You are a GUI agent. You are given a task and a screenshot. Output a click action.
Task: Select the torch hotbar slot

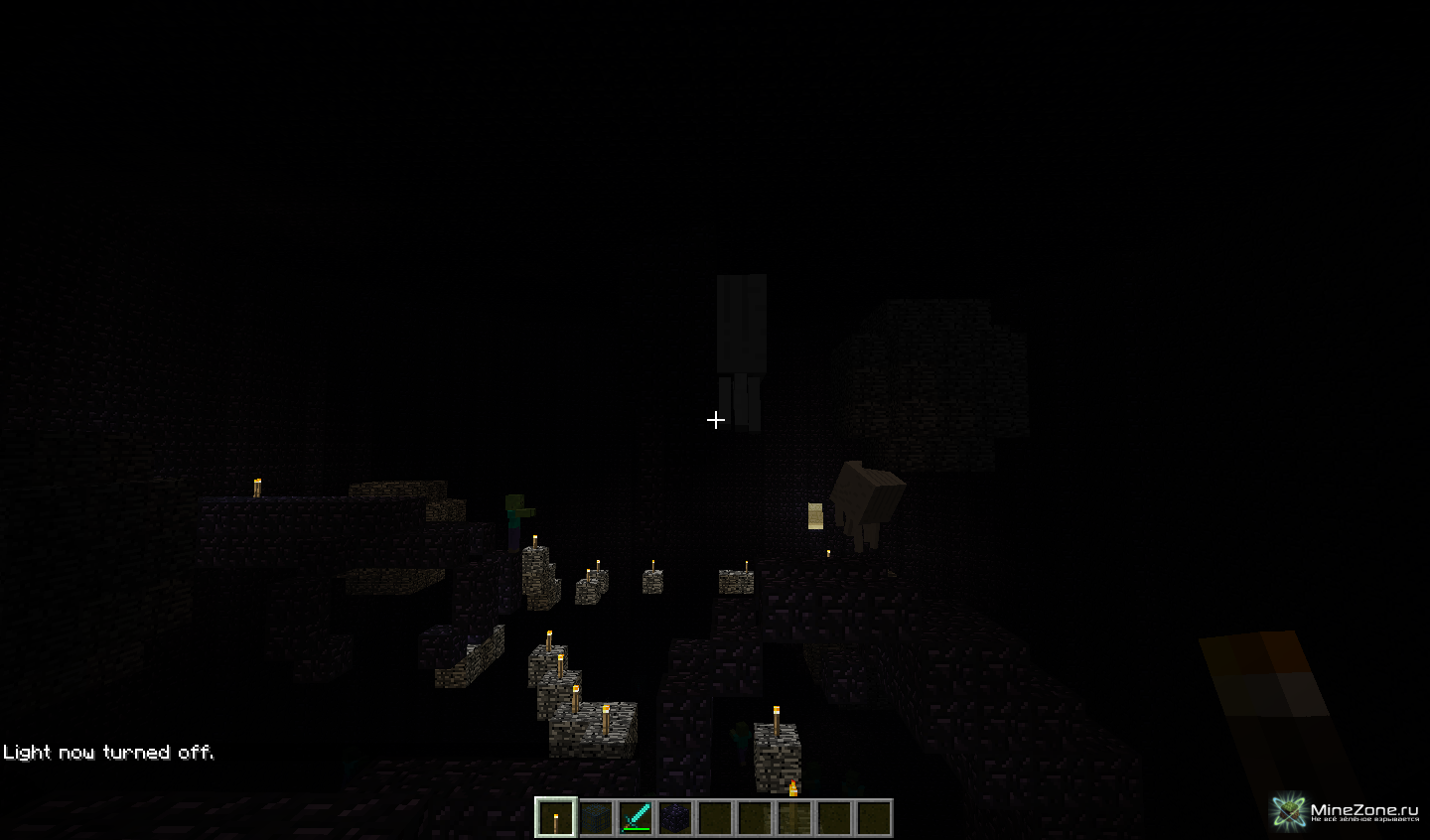555,818
